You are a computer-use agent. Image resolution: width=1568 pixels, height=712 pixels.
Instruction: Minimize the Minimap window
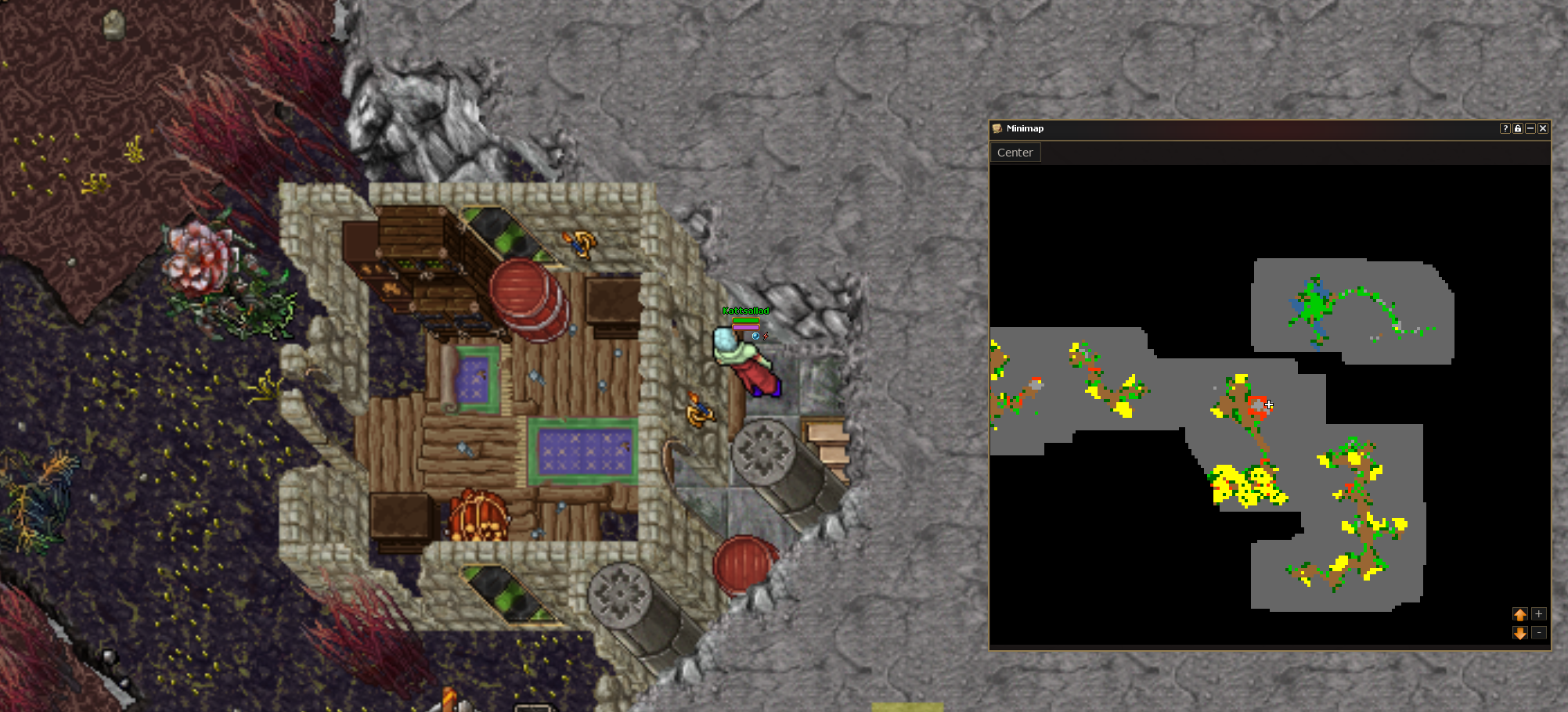click(x=1530, y=128)
